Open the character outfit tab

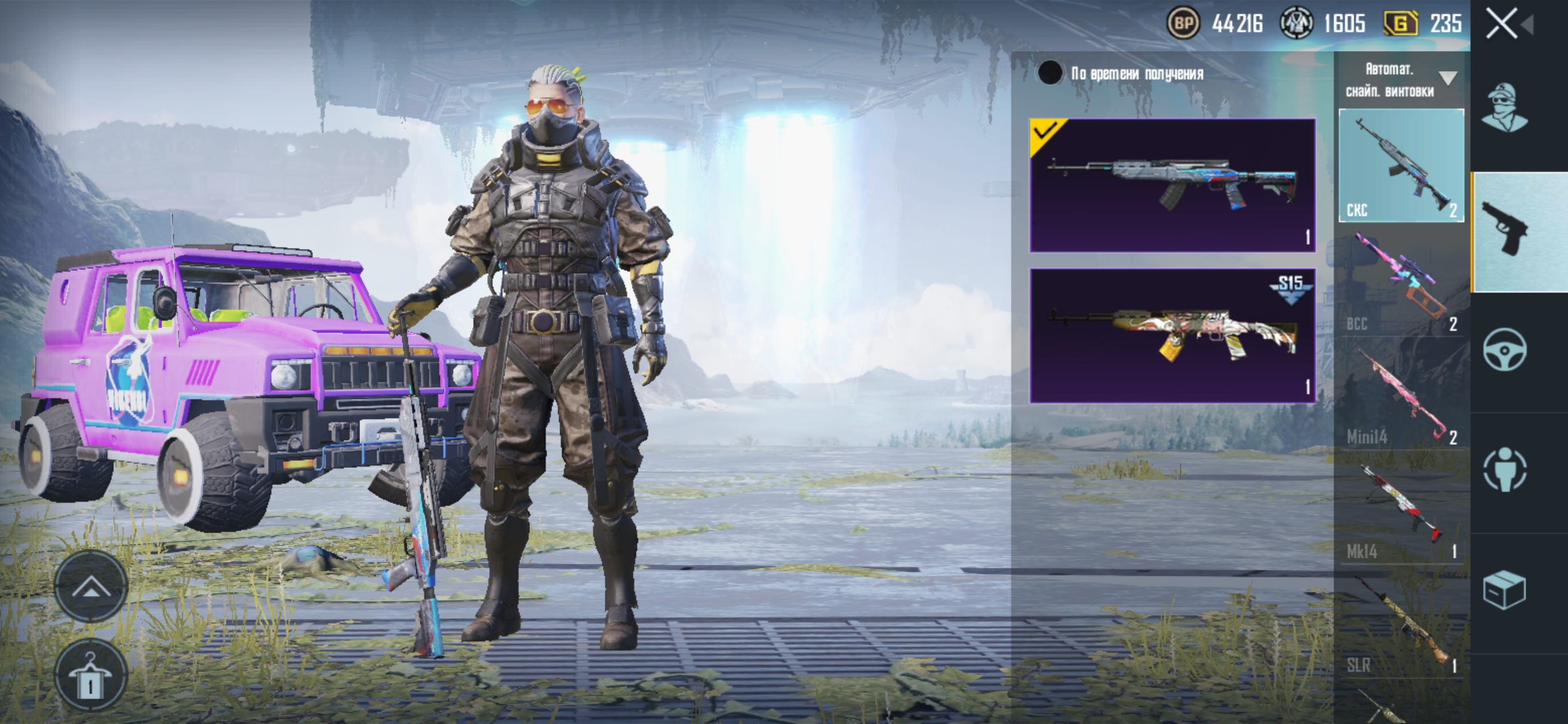coord(1505,107)
